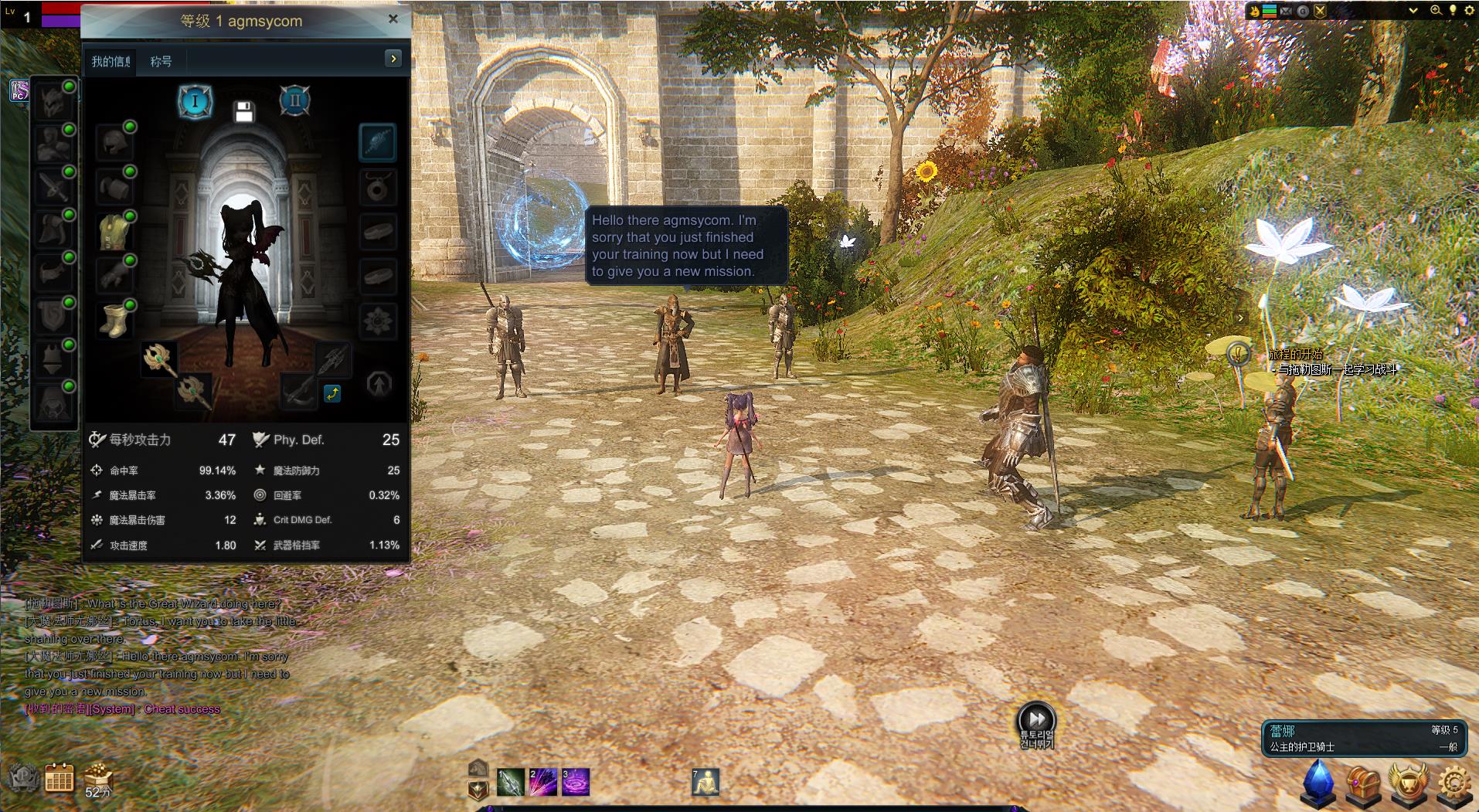This screenshot has width=1479, height=812.
Task: Open the calendar event schedule
Action: [59, 778]
